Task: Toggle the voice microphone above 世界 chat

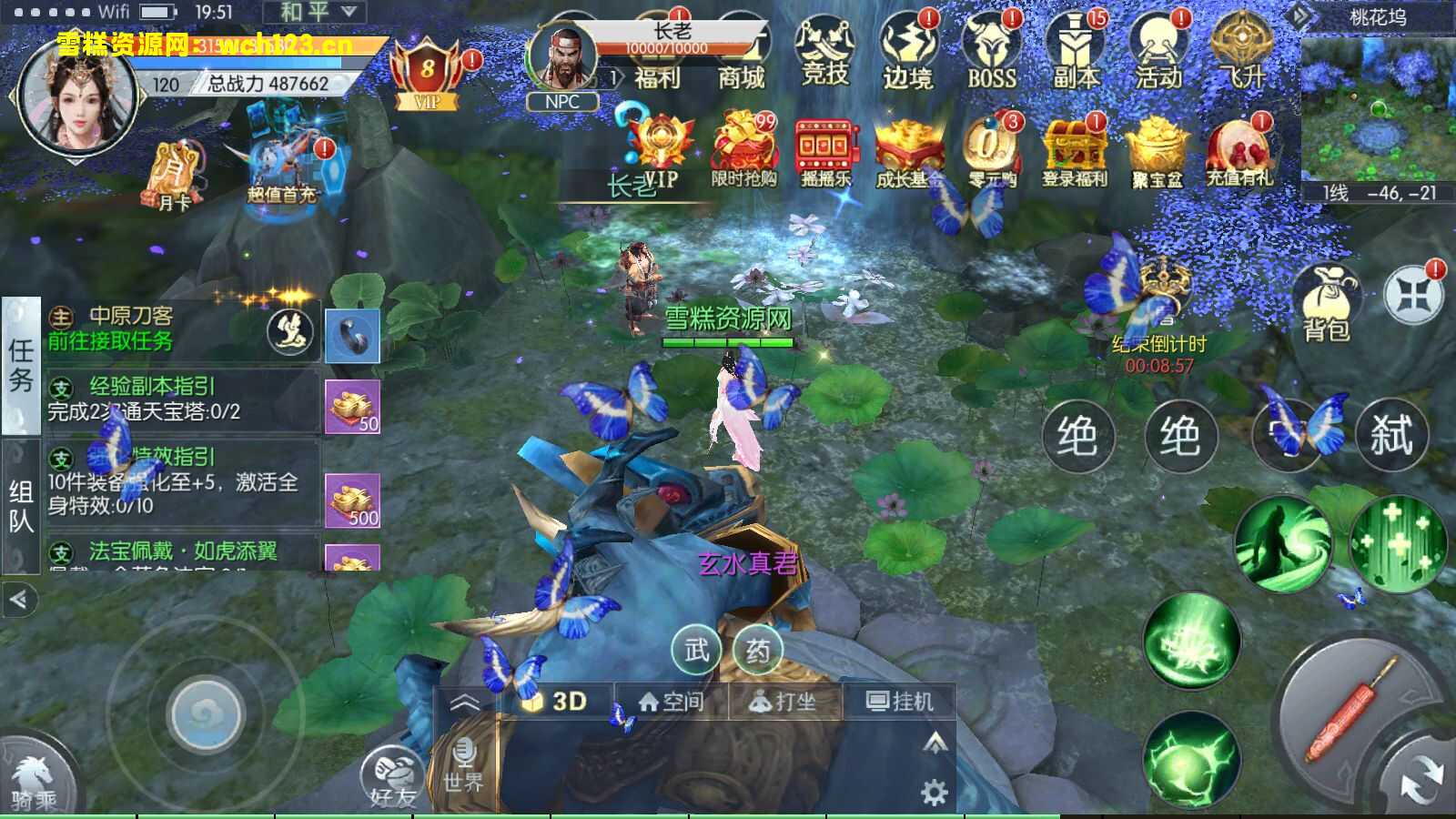Action: (x=466, y=753)
